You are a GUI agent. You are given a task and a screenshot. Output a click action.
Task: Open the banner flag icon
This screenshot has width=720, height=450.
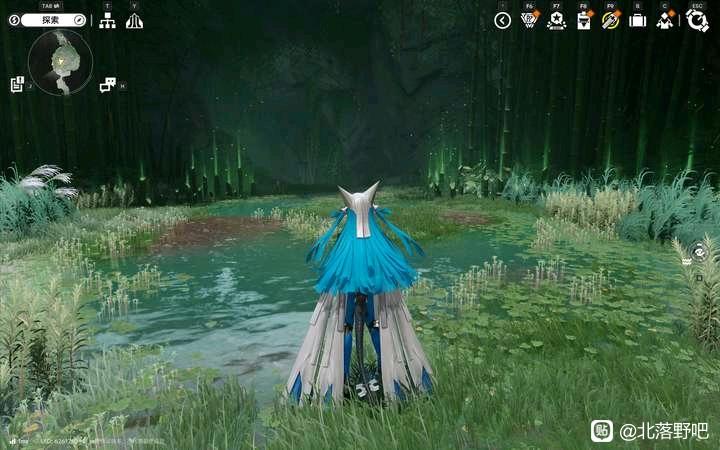pos(584,20)
